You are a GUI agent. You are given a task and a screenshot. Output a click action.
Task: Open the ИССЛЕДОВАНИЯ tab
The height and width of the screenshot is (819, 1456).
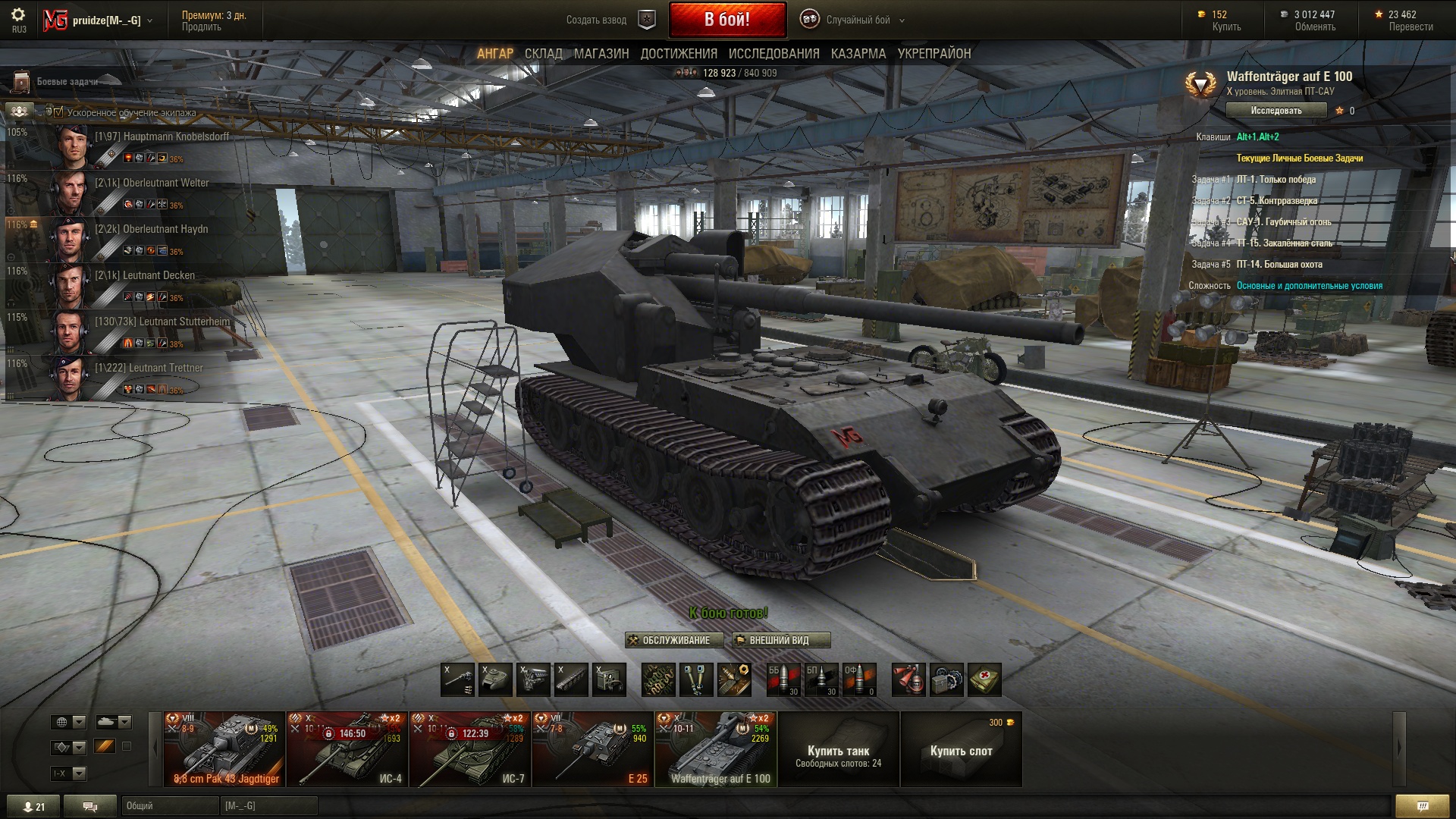(773, 54)
